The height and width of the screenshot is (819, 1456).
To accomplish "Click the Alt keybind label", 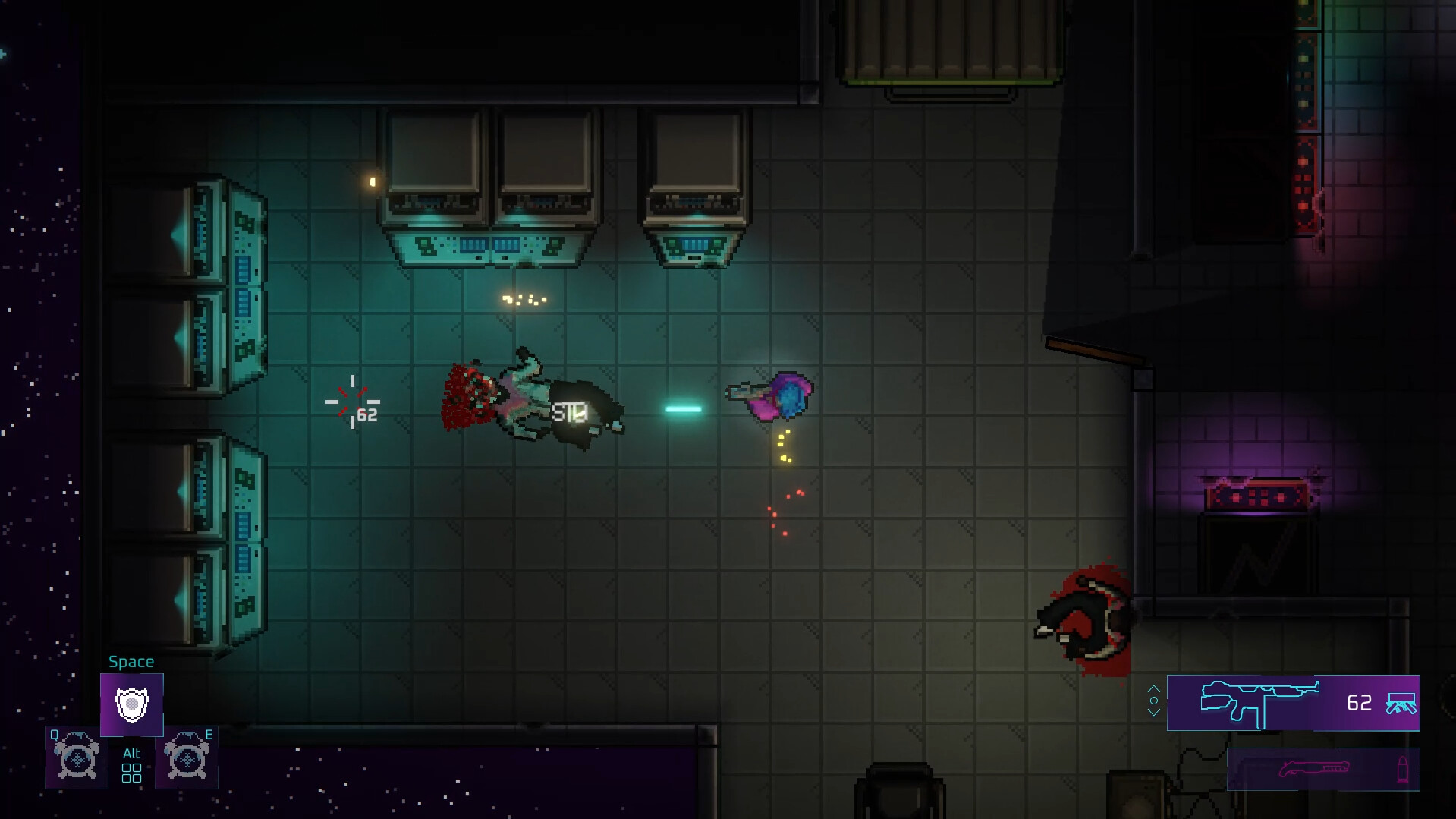I will (132, 753).
